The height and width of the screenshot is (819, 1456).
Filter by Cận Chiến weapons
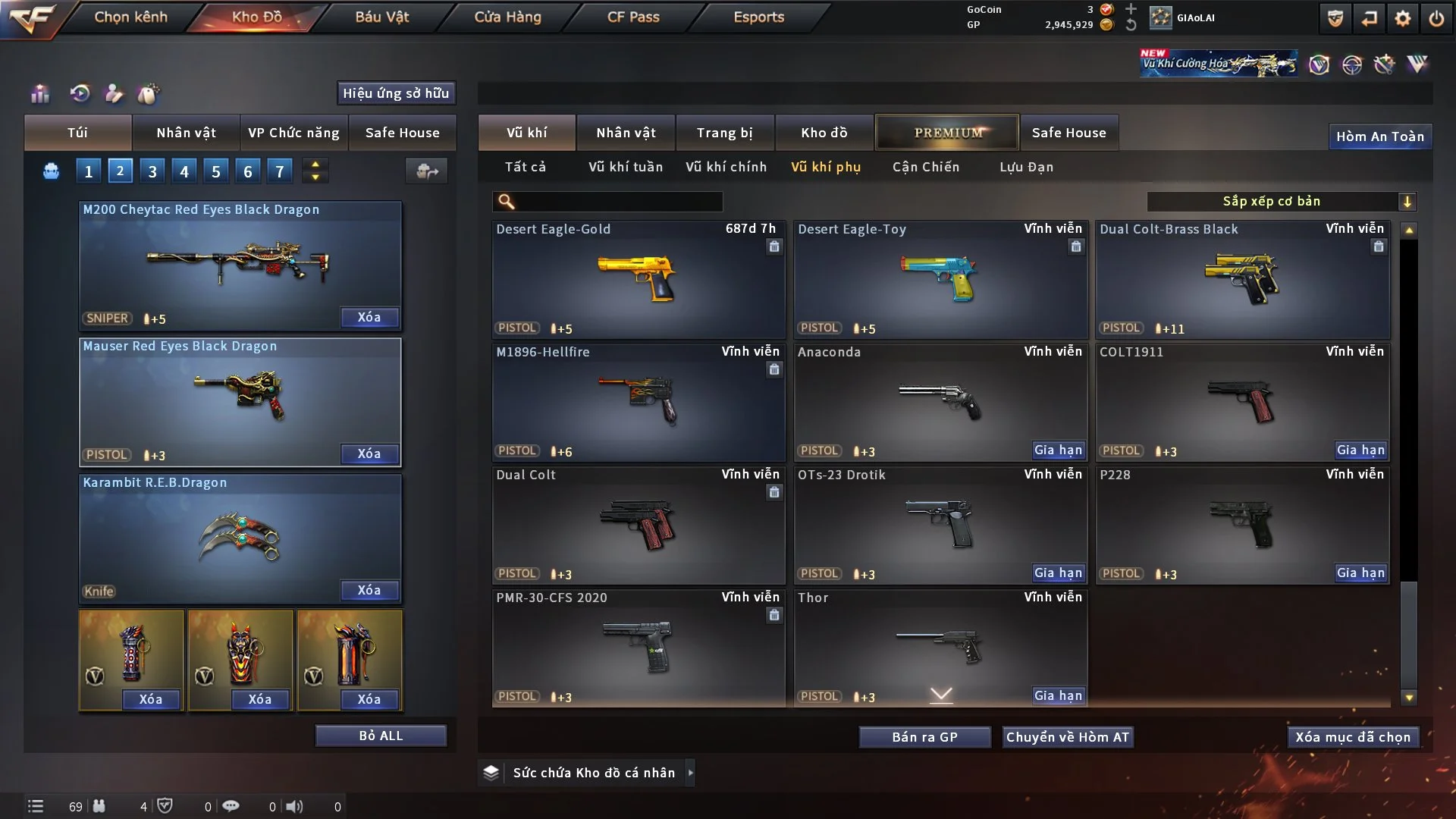[x=925, y=167]
